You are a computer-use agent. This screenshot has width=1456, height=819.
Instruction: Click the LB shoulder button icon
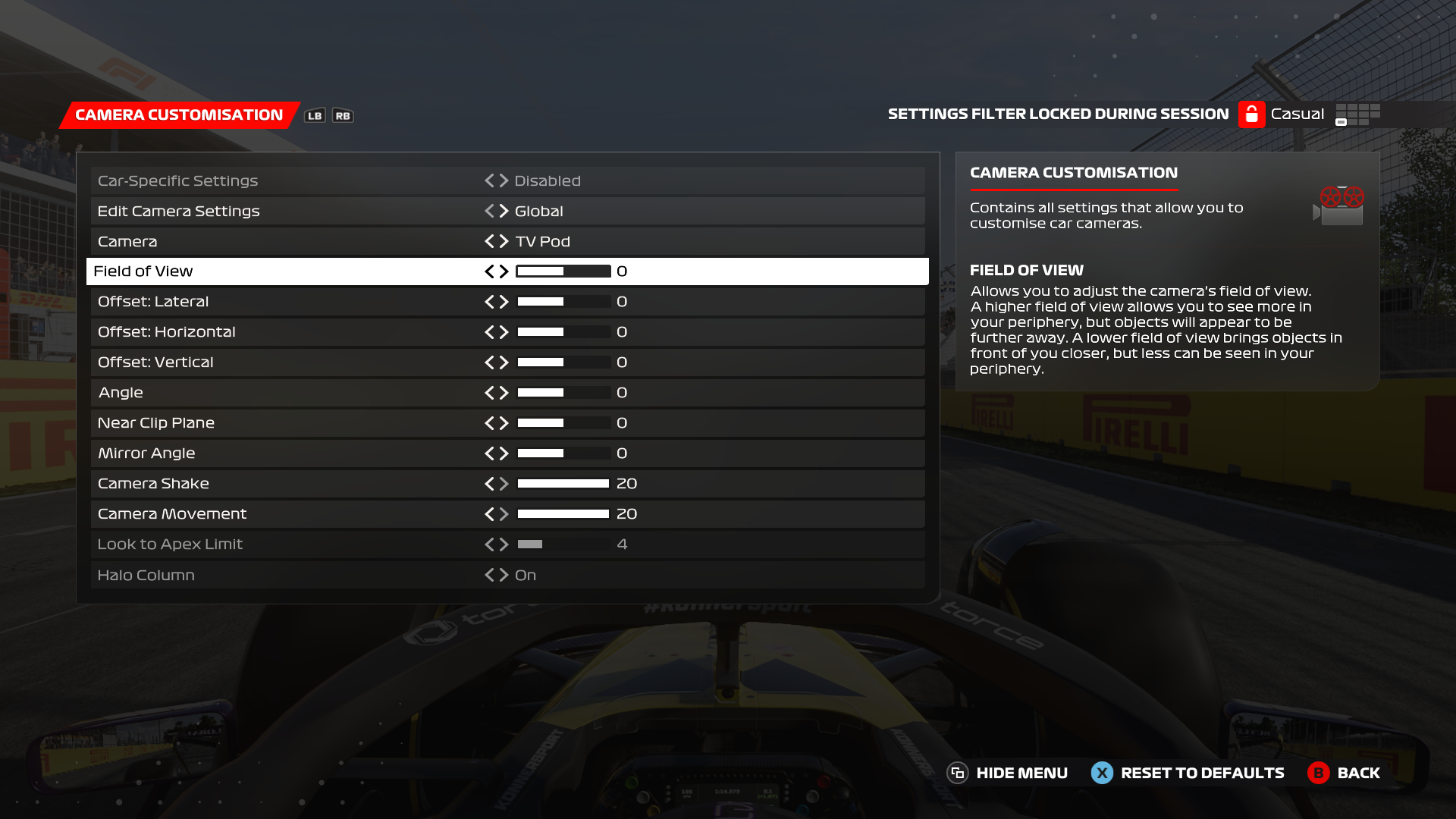(x=315, y=115)
